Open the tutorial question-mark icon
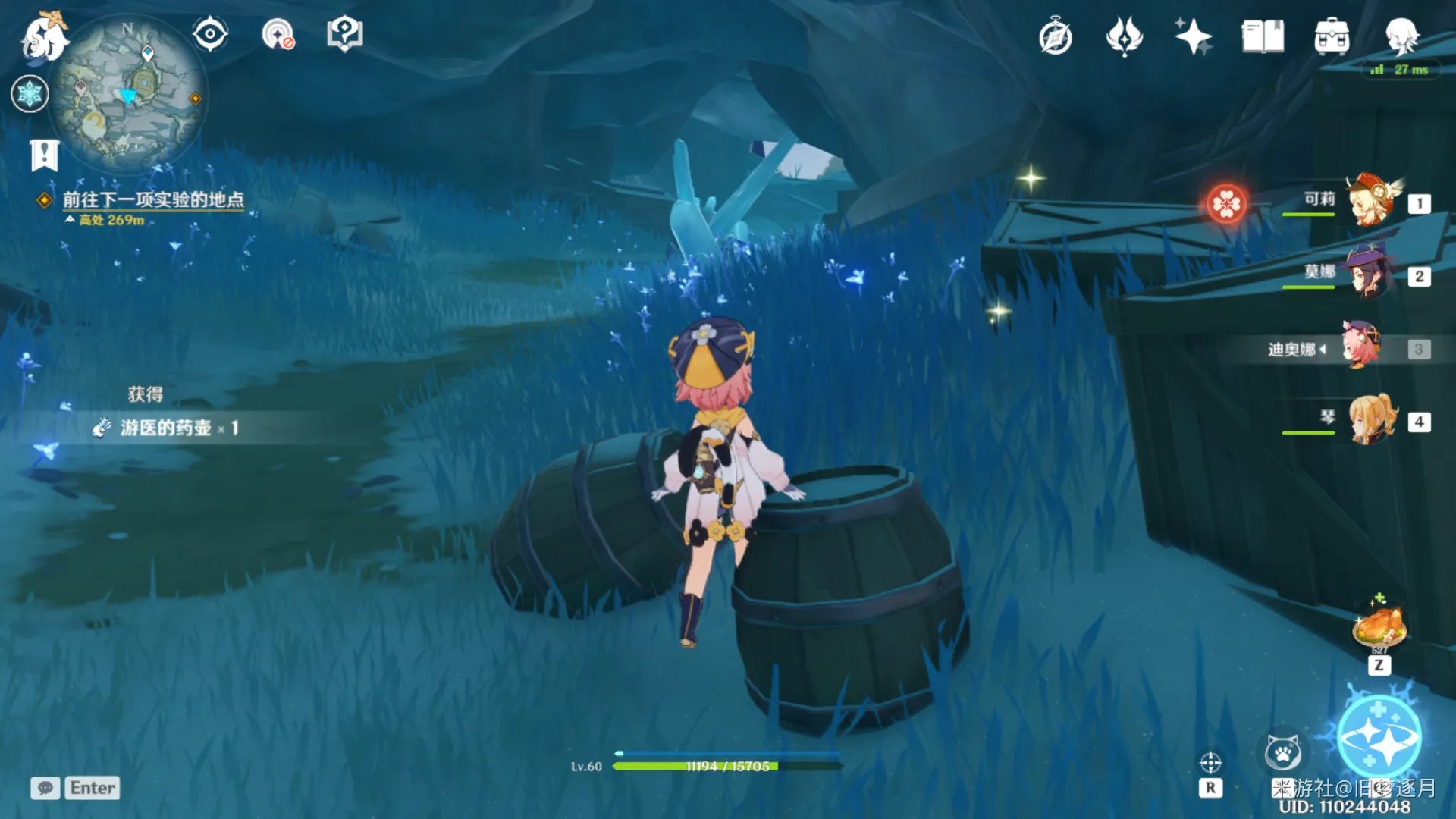The width and height of the screenshot is (1456, 819). 344,35
